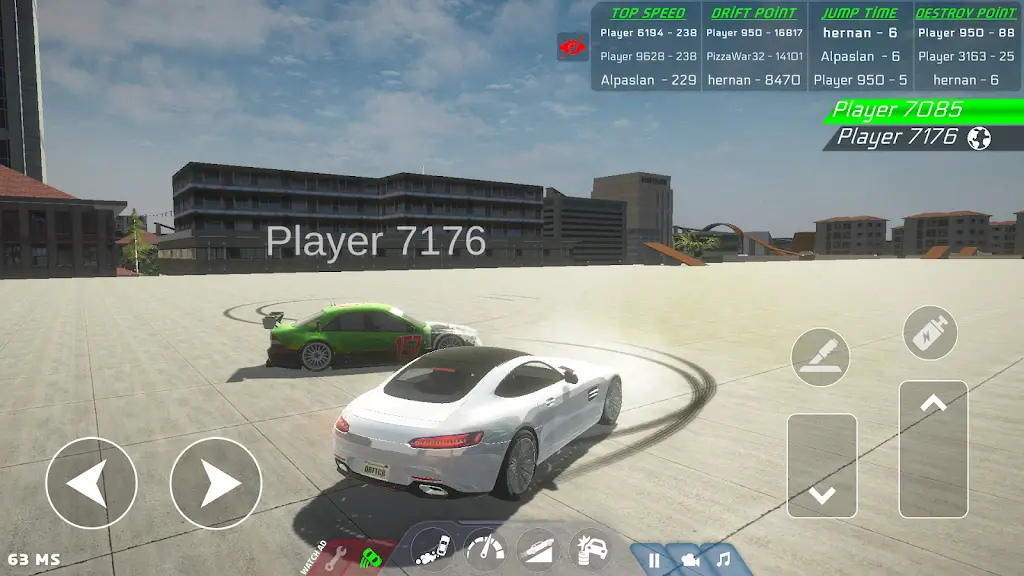1024x576 pixels.
Task: Tap the Watch Ad wrench button
Action: (332, 560)
